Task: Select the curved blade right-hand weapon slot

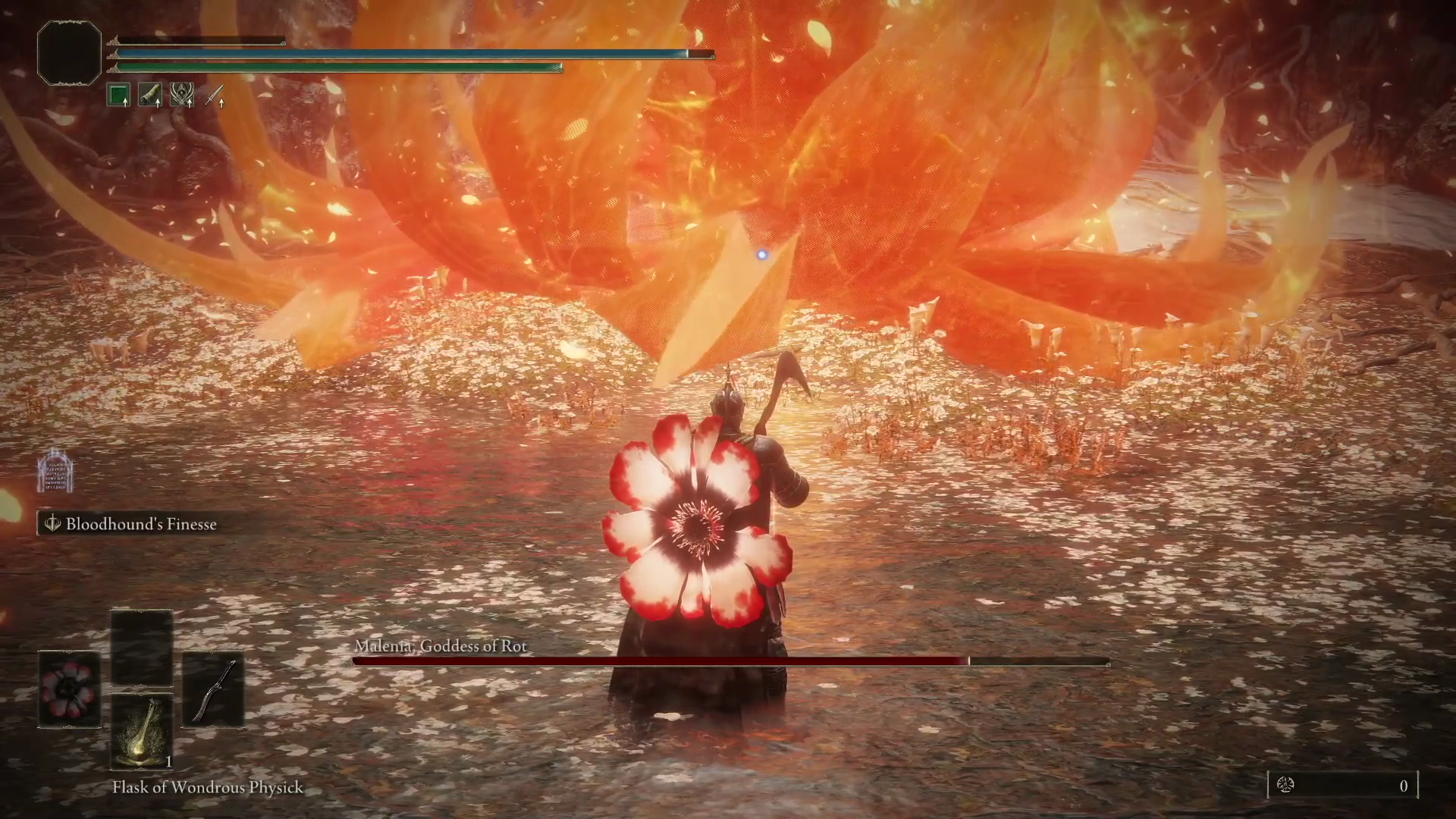Action: (x=212, y=690)
